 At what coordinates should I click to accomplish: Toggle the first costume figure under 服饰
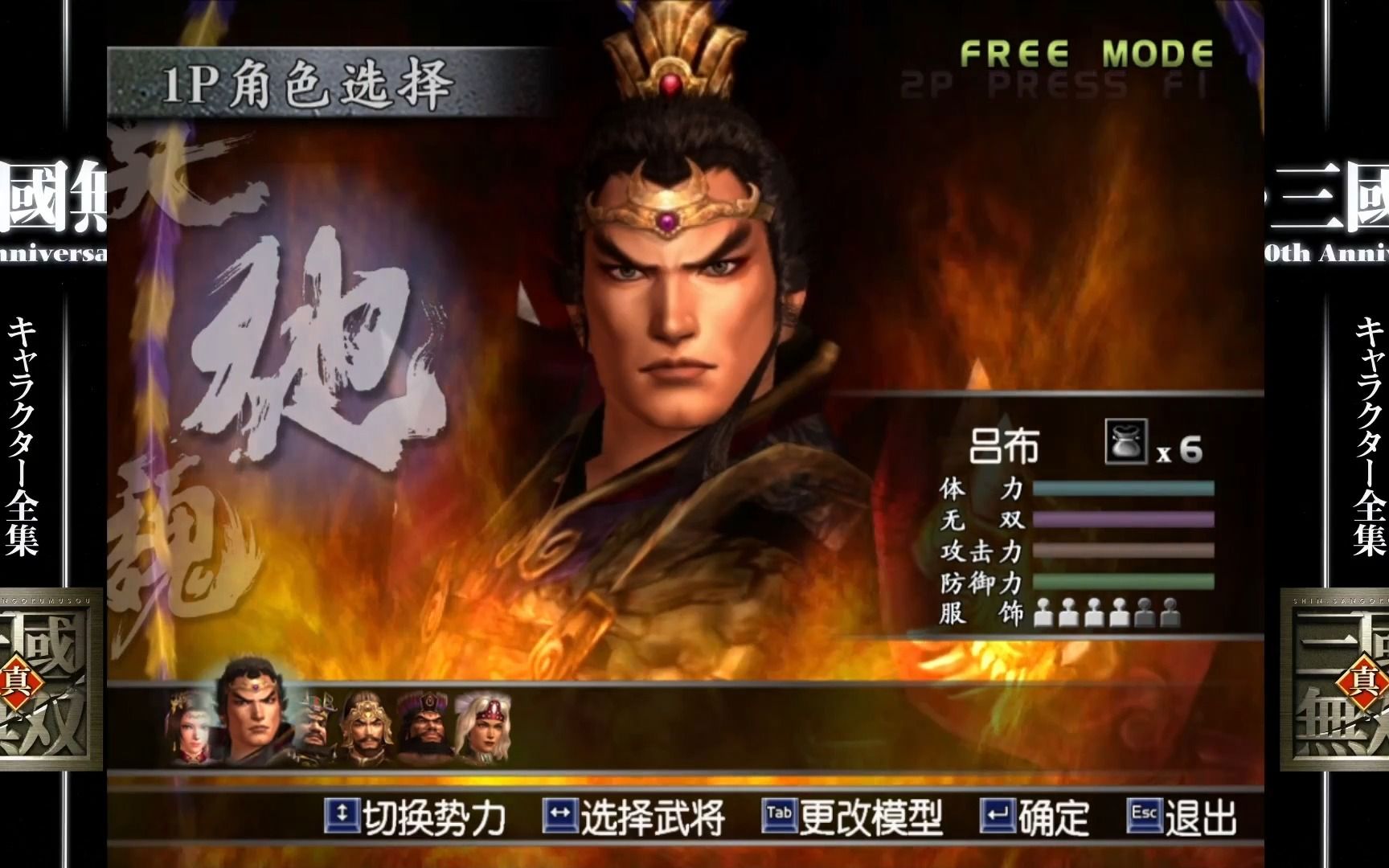1042,614
